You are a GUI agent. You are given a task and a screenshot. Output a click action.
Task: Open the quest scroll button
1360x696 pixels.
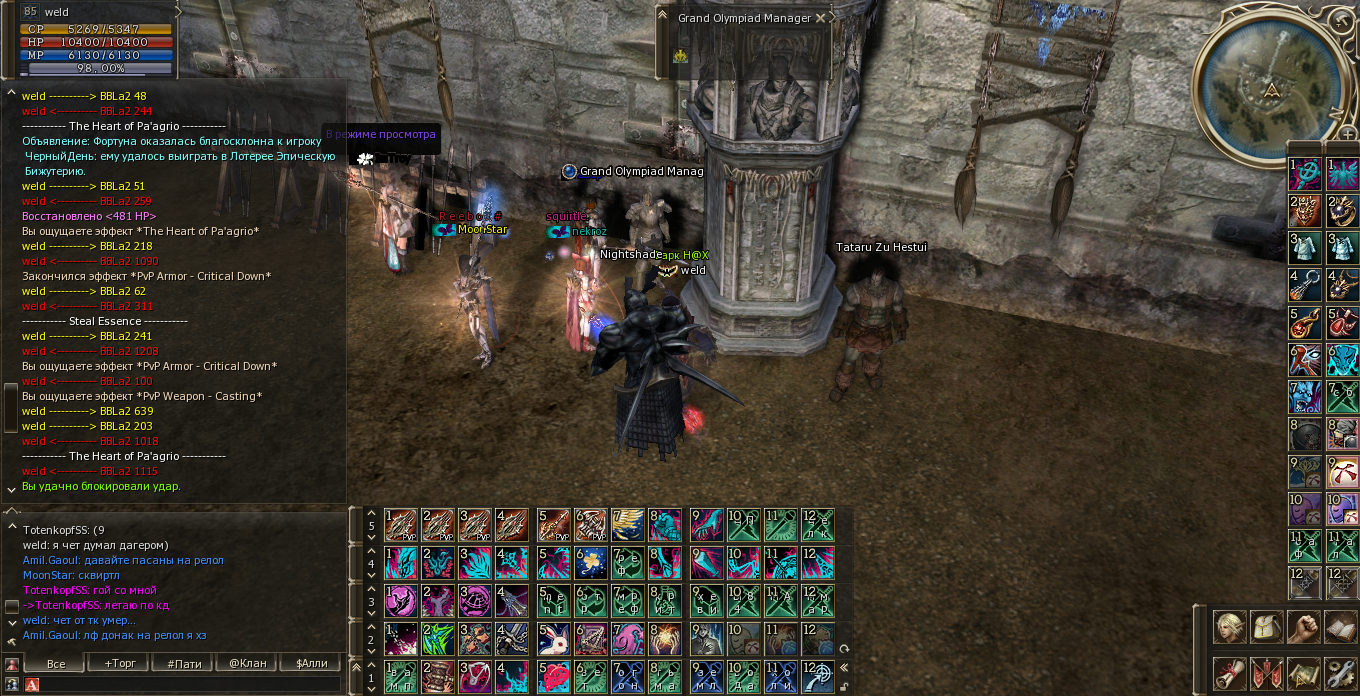(1230, 673)
